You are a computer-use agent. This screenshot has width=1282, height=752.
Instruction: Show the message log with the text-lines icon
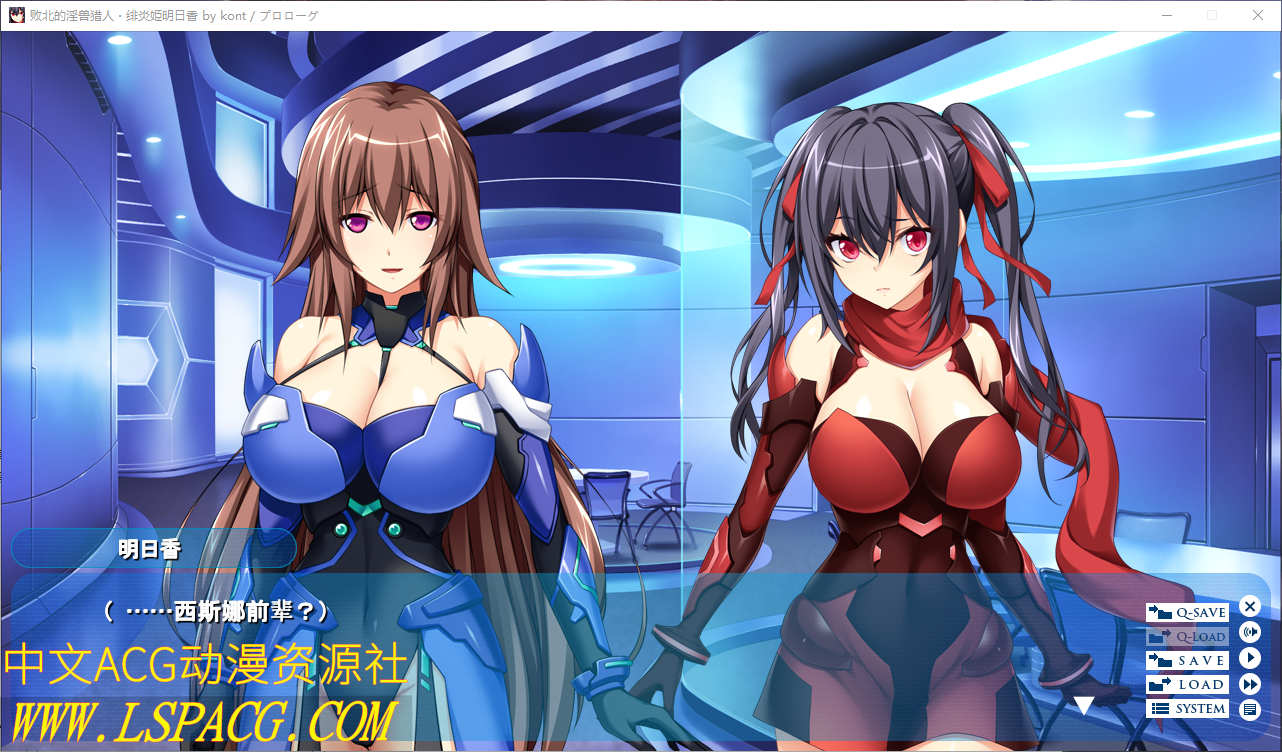click(x=1249, y=710)
